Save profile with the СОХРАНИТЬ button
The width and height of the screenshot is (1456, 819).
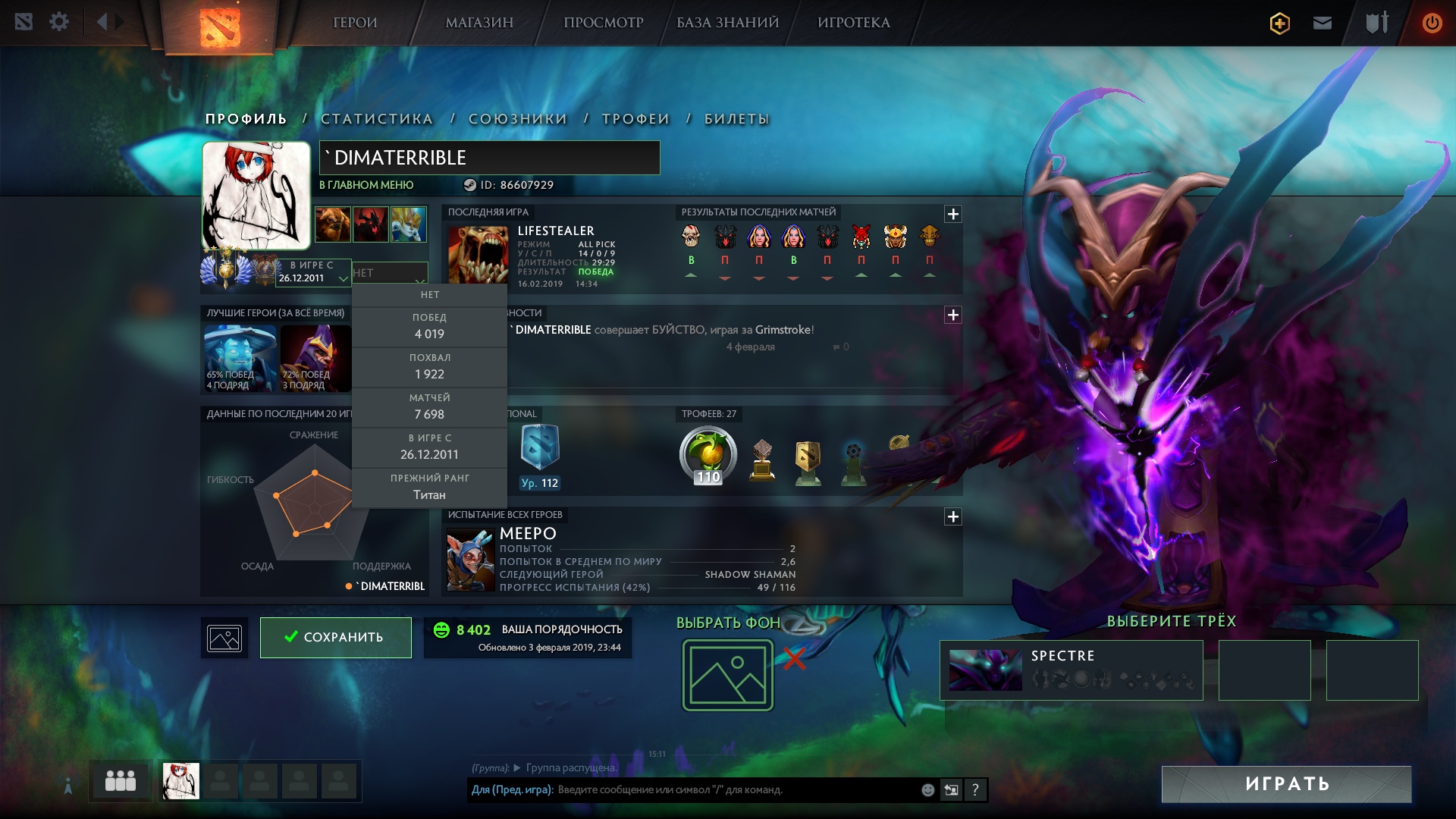click(335, 637)
